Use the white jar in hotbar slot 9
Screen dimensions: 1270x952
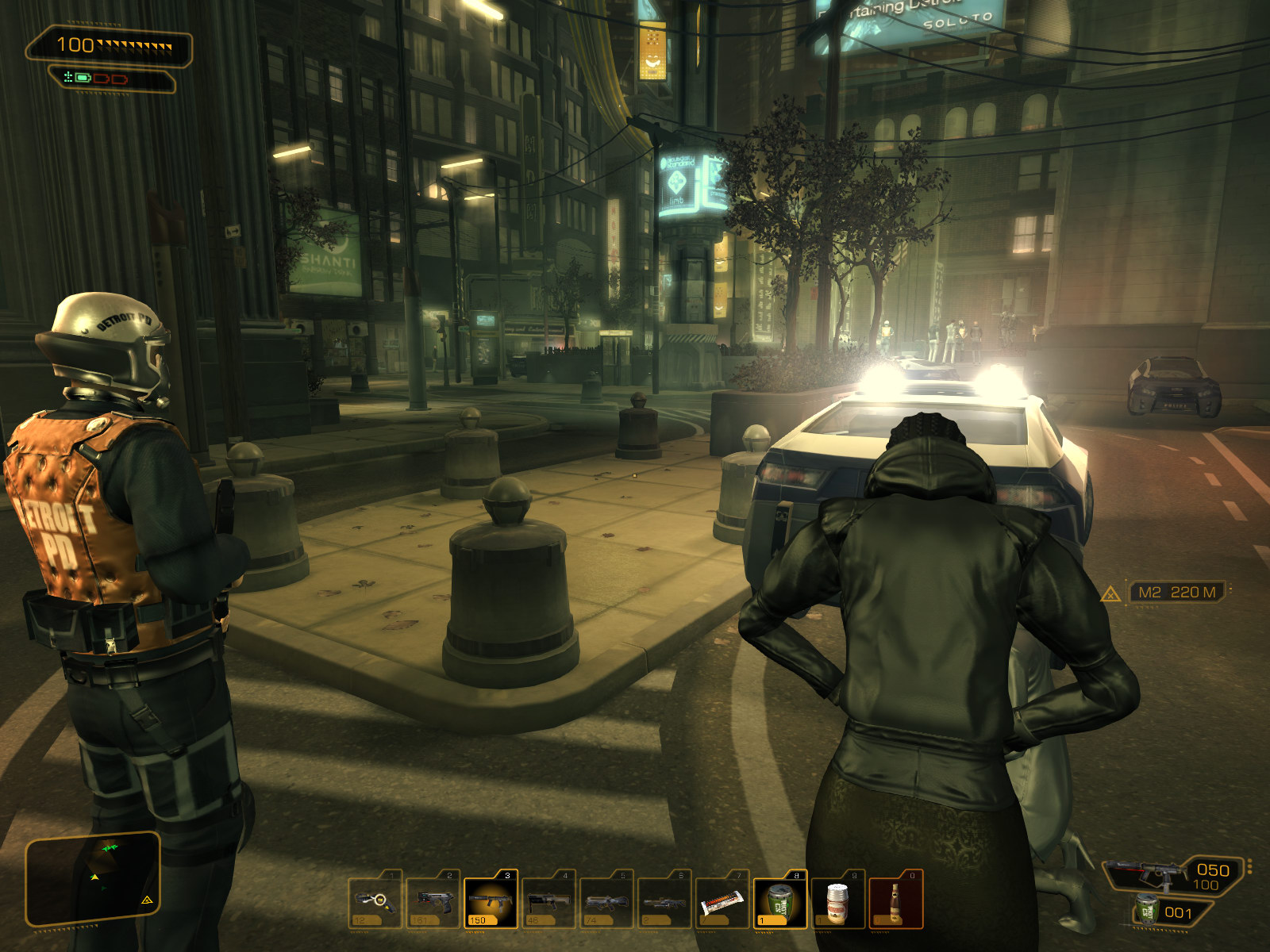(838, 901)
